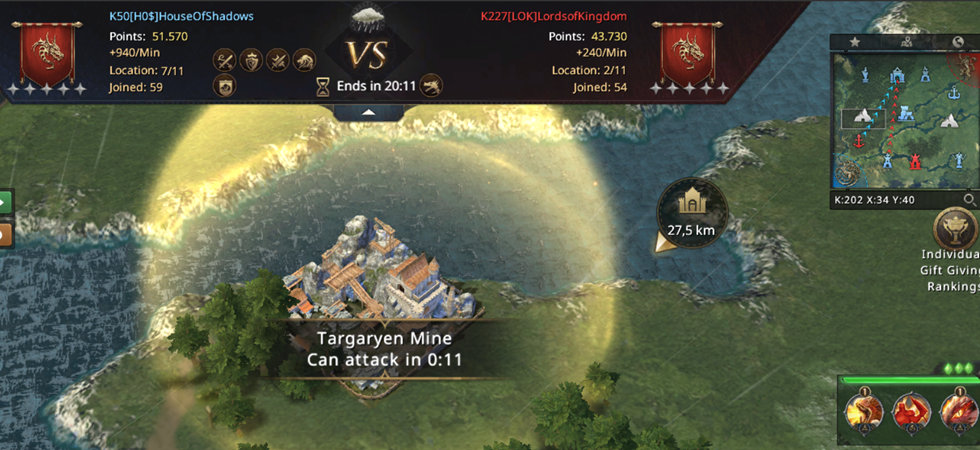Activate the fire-breathing dragon skill
Screen dimensions: 980x450
click(x=863, y=411)
